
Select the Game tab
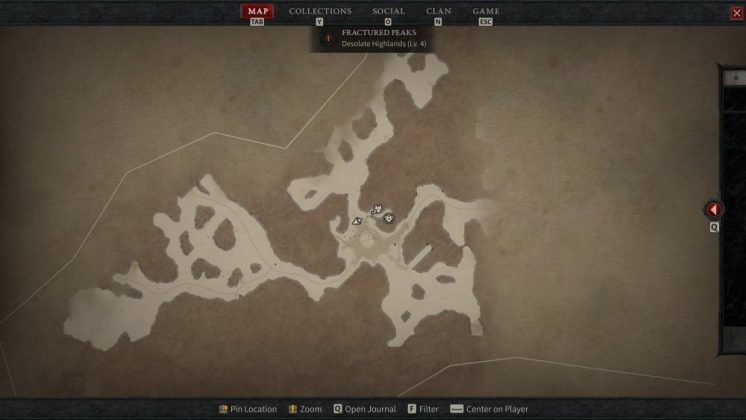pyautogui.click(x=486, y=11)
